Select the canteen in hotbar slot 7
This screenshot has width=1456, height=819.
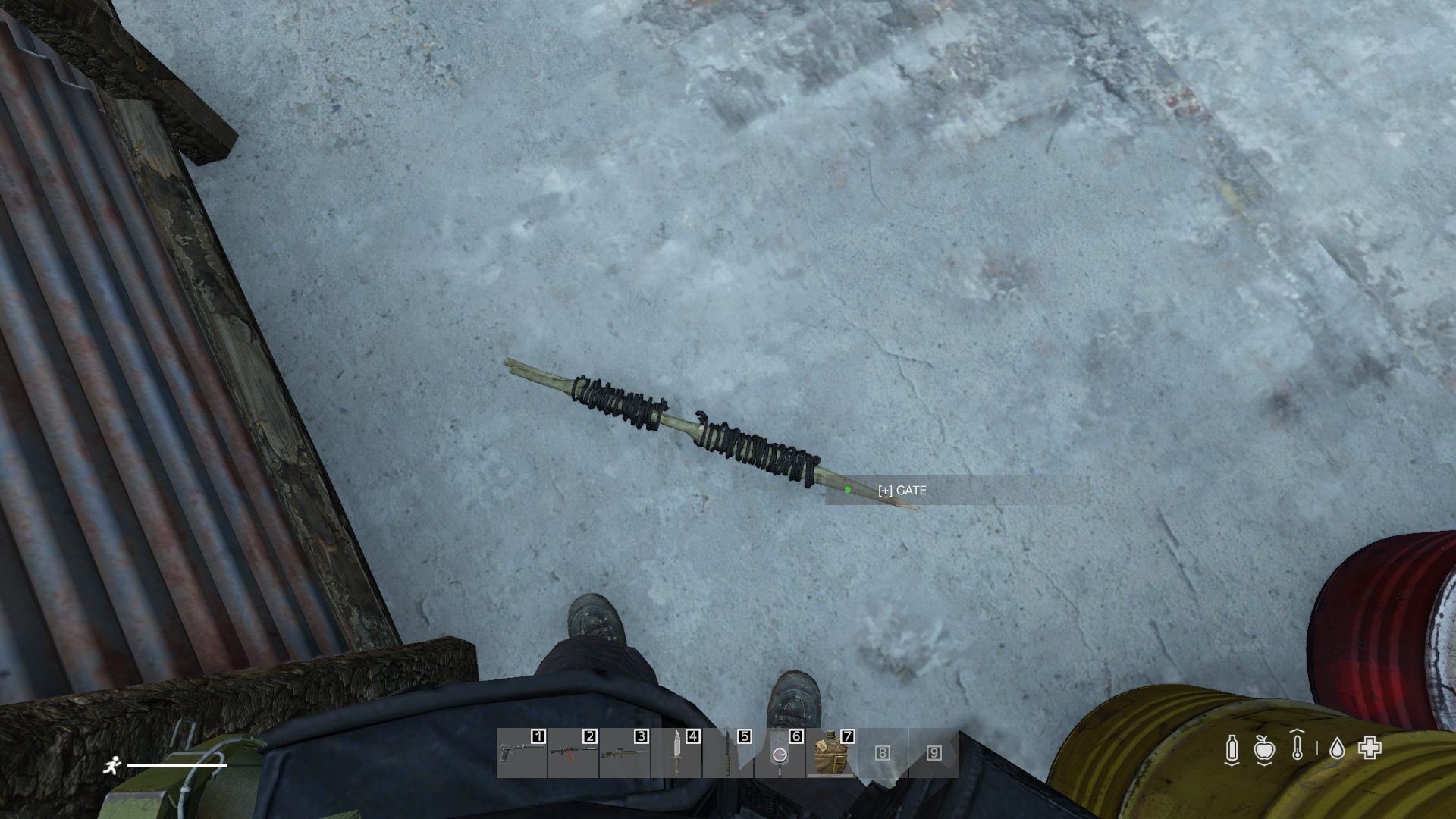click(x=831, y=753)
